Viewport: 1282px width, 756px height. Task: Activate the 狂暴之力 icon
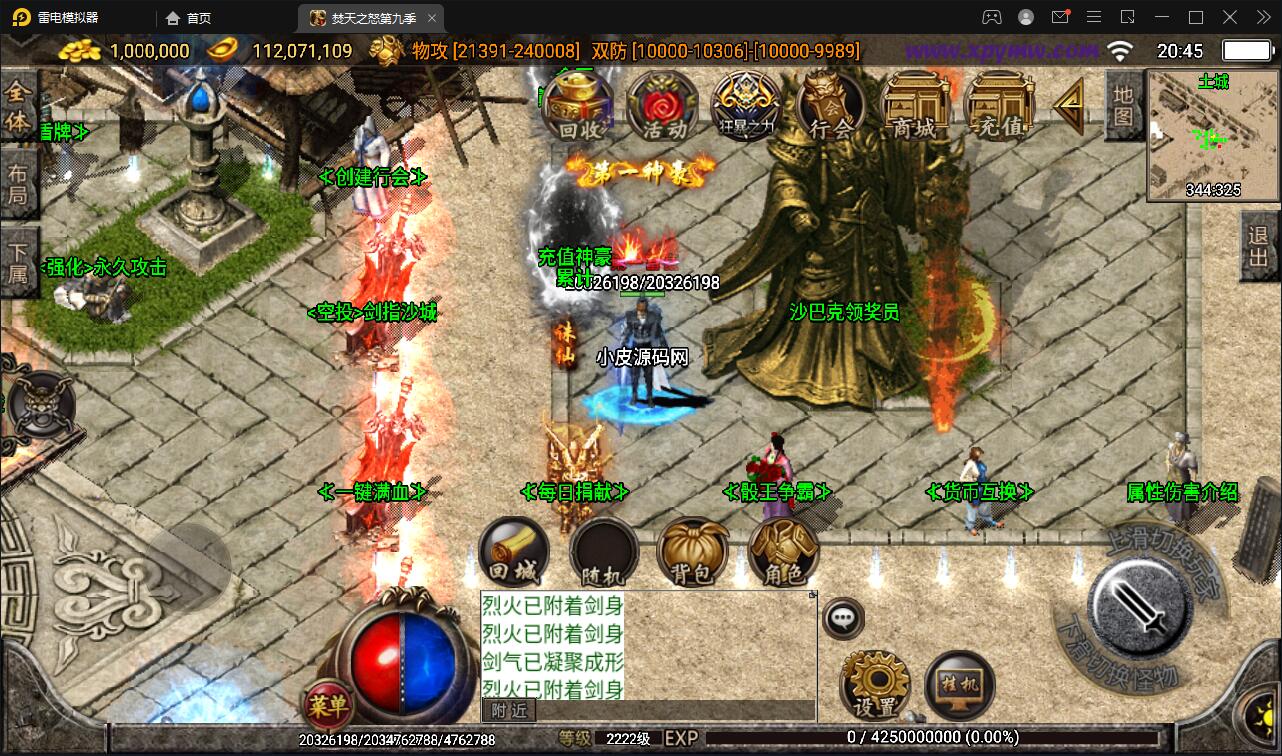point(746,107)
